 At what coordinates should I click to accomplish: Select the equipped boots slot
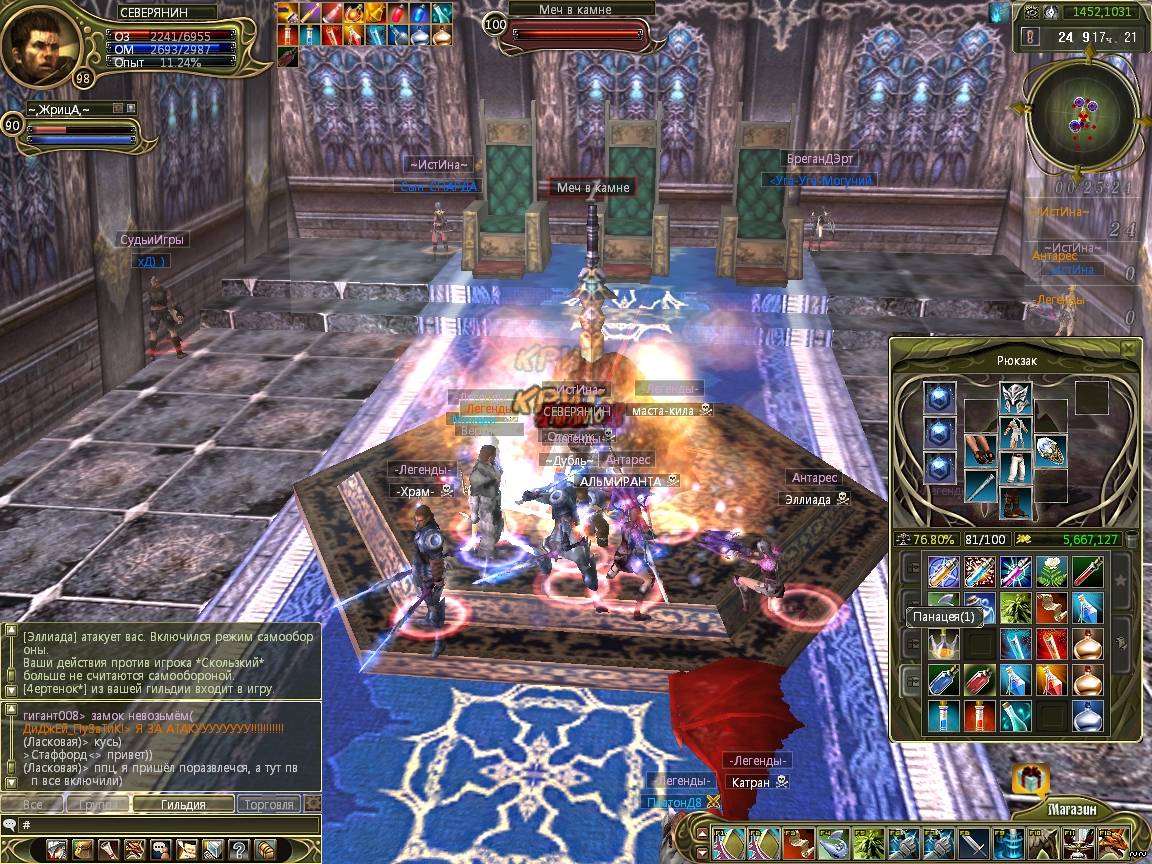[x=1015, y=502]
